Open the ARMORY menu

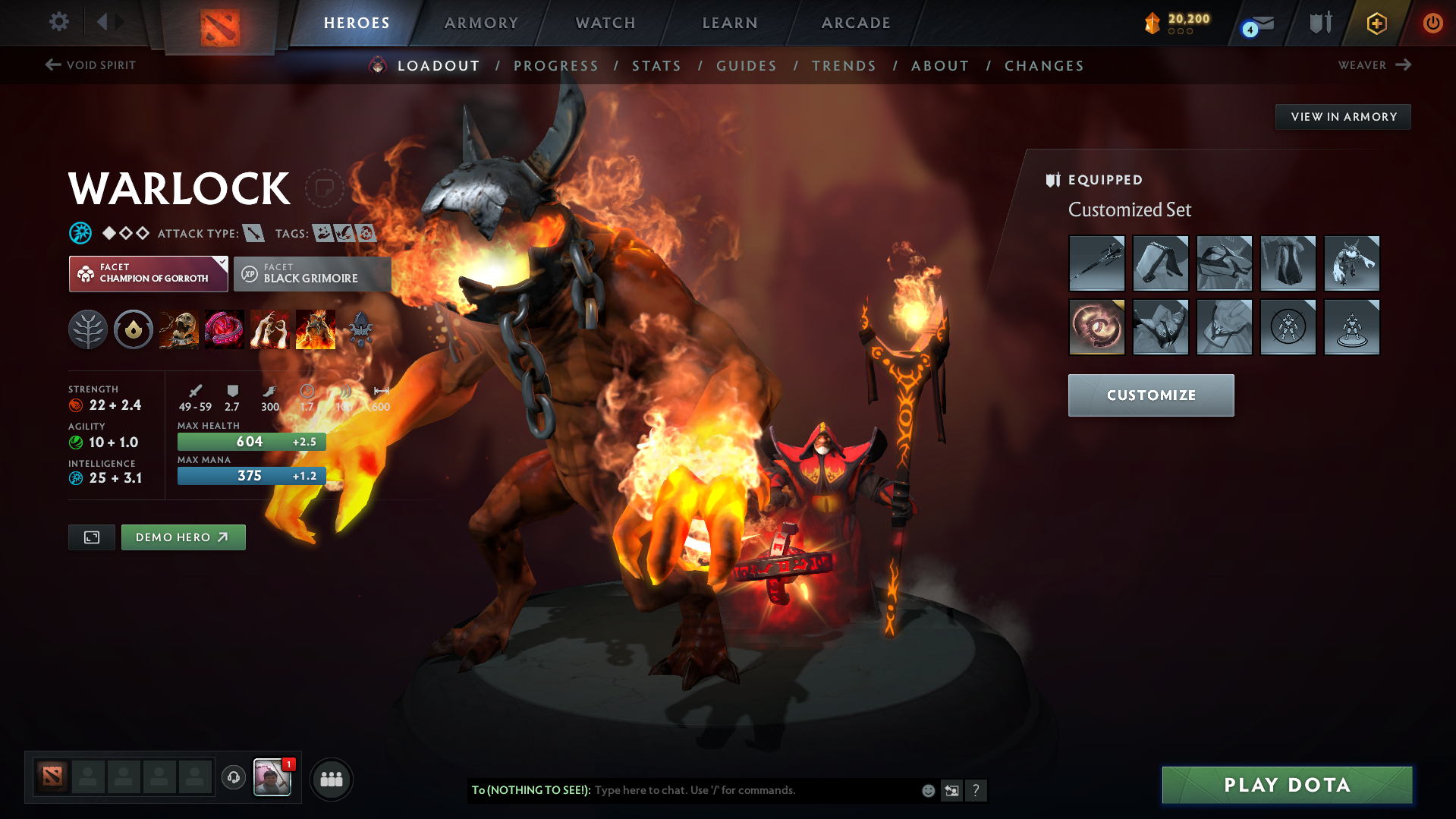(x=481, y=23)
